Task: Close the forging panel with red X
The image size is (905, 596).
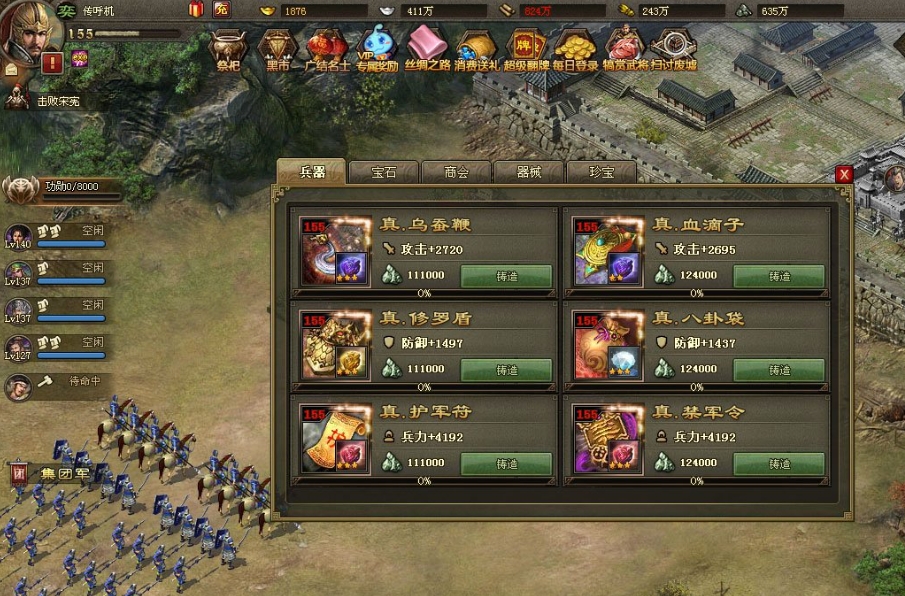Action: (x=844, y=174)
